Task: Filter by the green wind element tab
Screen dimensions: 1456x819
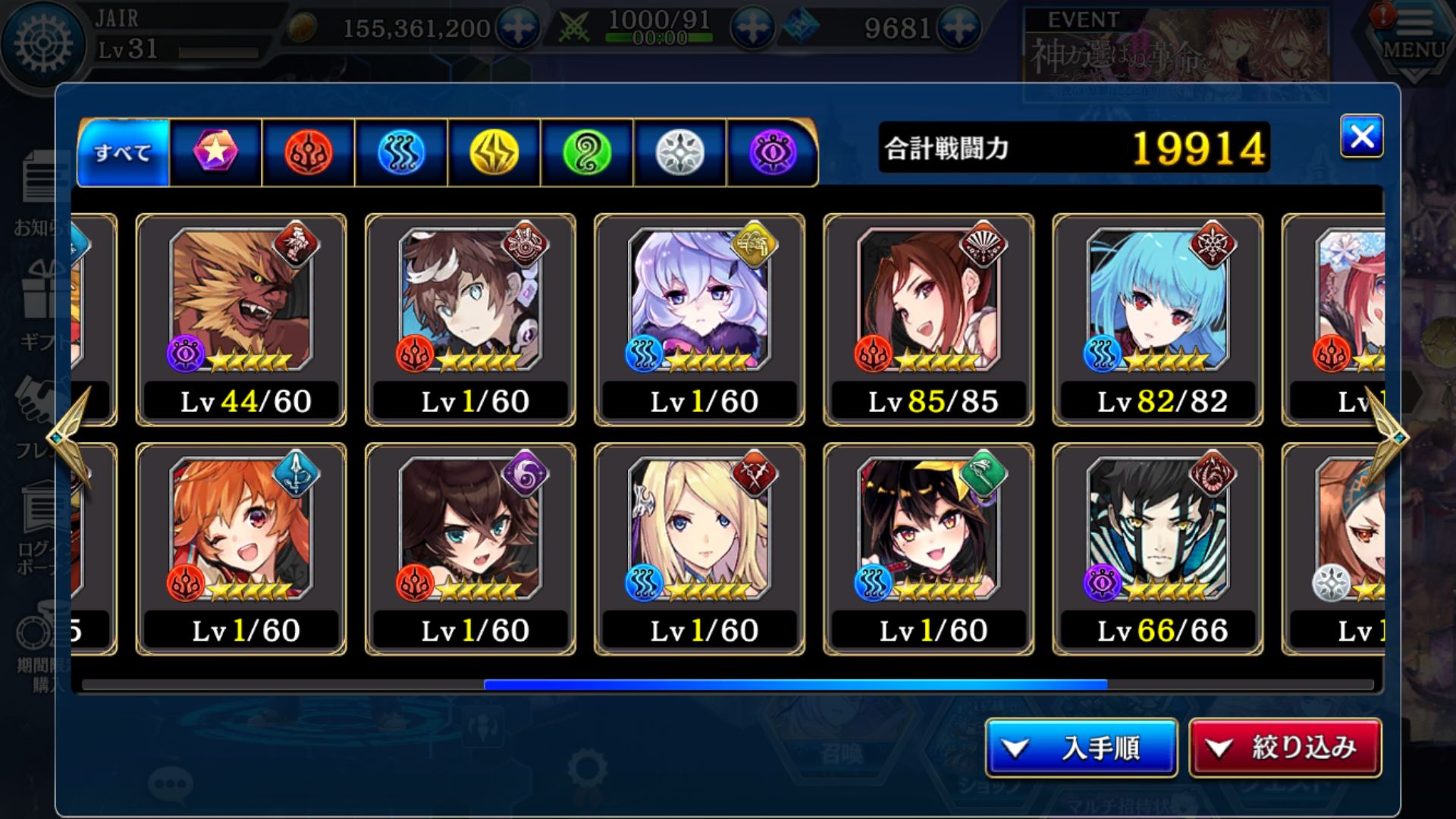Action: click(587, 152)
